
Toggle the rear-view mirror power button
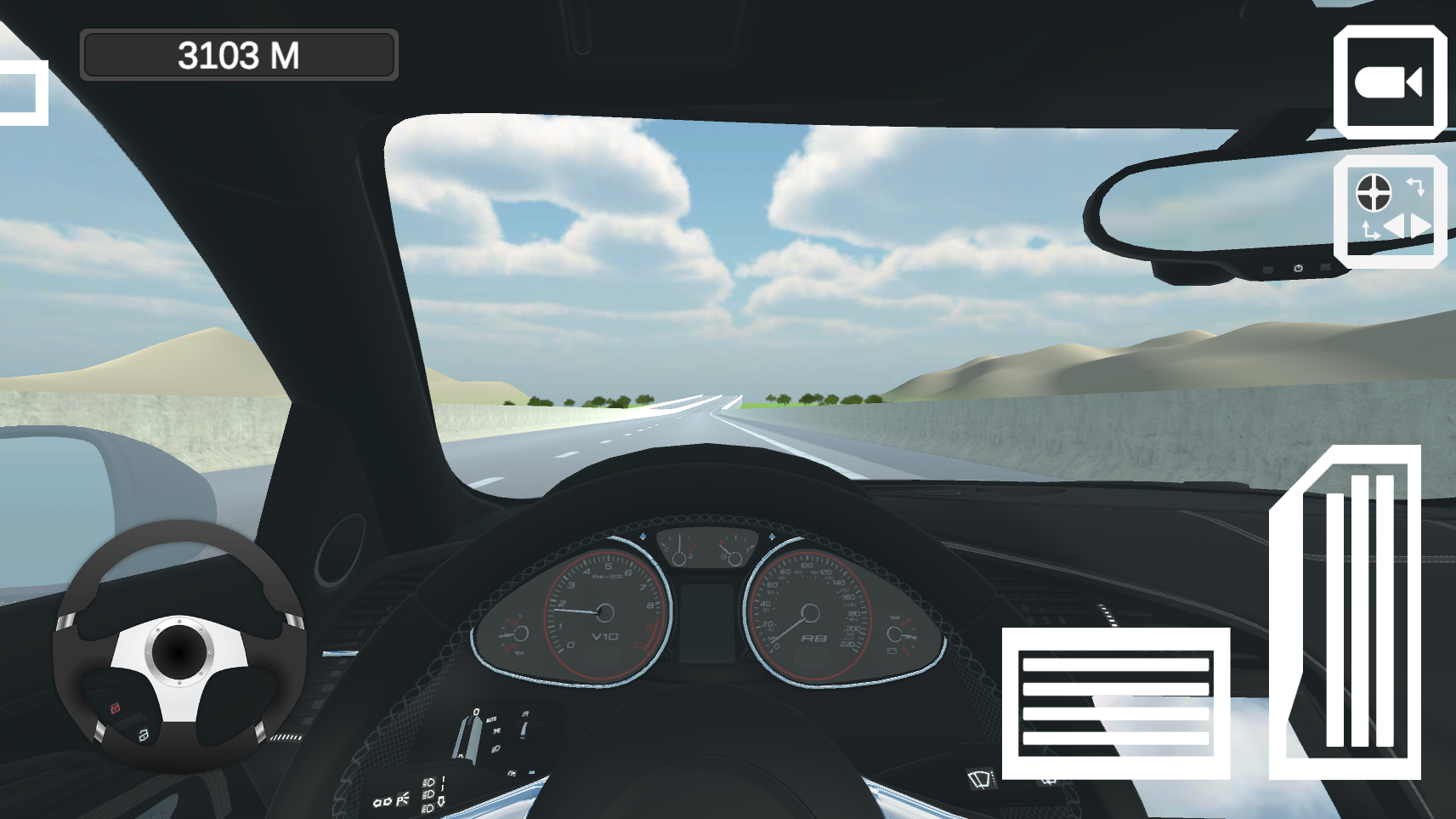pyautogui.click(x=1298, y=269)
